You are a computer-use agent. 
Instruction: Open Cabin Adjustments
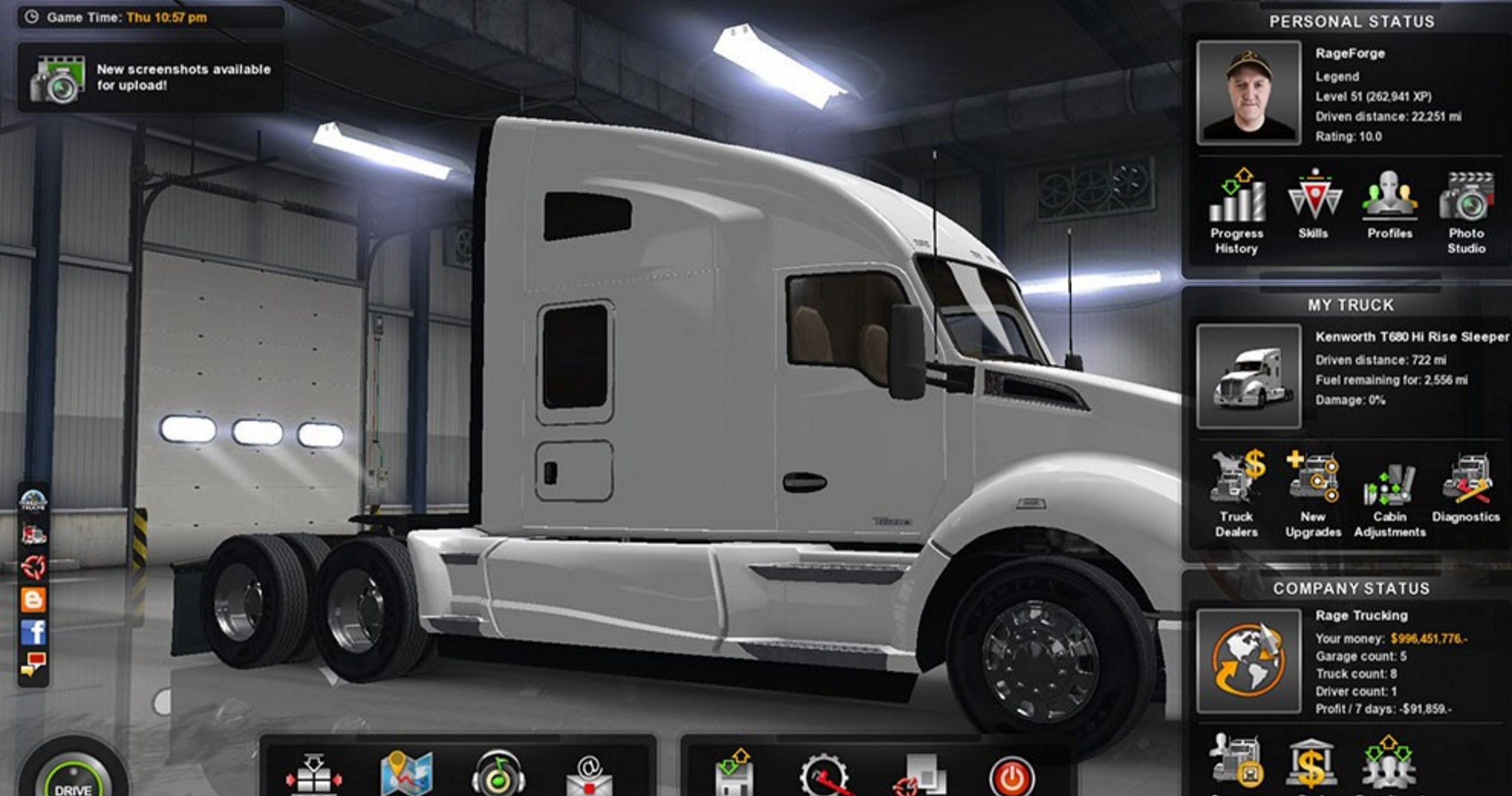click(1390, 495)
